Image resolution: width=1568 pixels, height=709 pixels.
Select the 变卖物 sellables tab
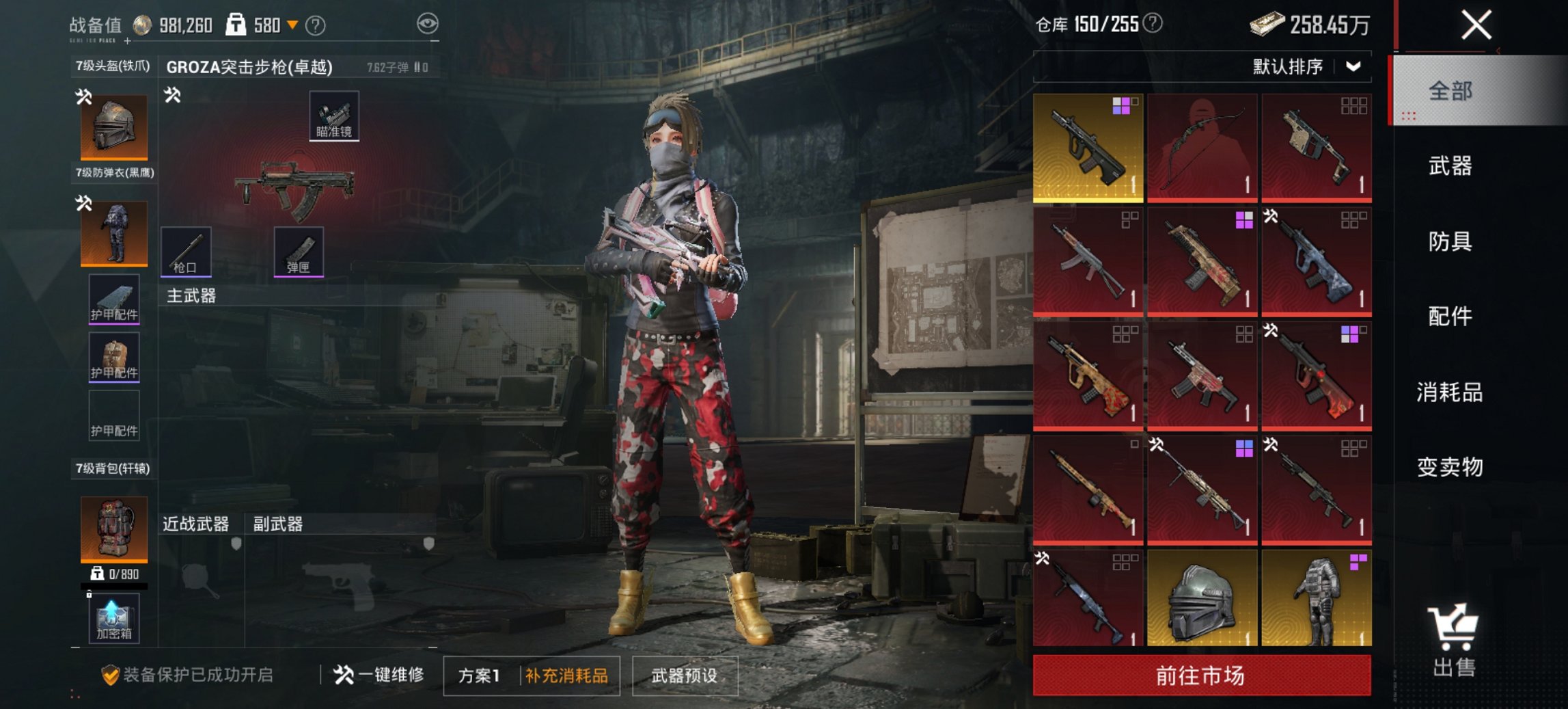(1450, 467)
